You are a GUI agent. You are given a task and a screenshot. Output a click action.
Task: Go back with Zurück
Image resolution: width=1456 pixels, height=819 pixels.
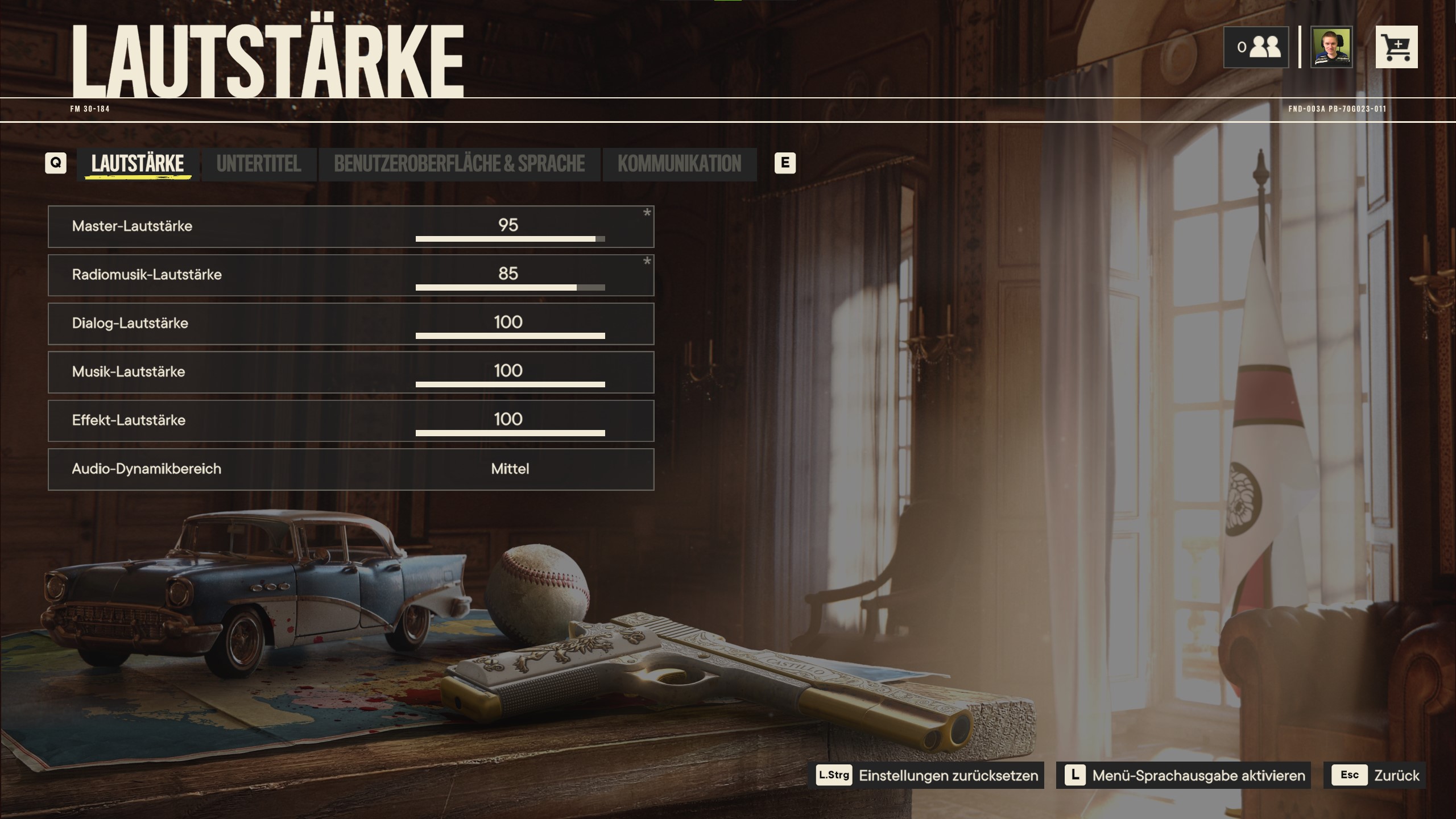pos(1374,775)
